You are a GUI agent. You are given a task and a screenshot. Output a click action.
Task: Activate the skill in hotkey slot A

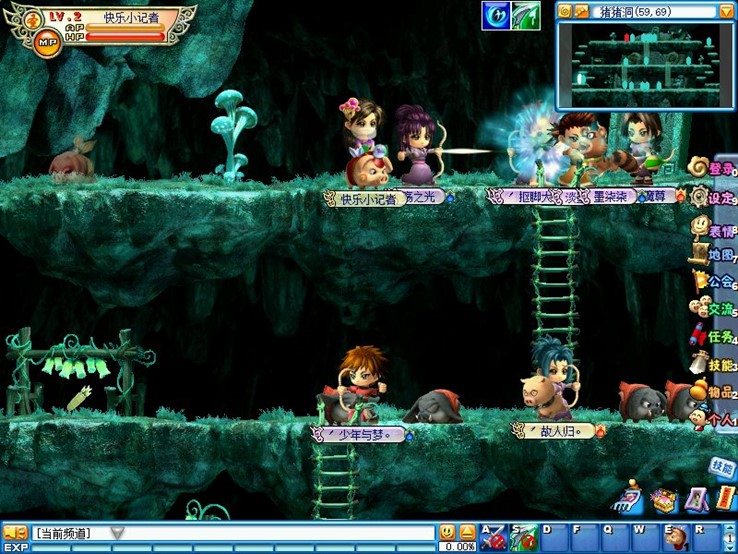click(492, 537)
